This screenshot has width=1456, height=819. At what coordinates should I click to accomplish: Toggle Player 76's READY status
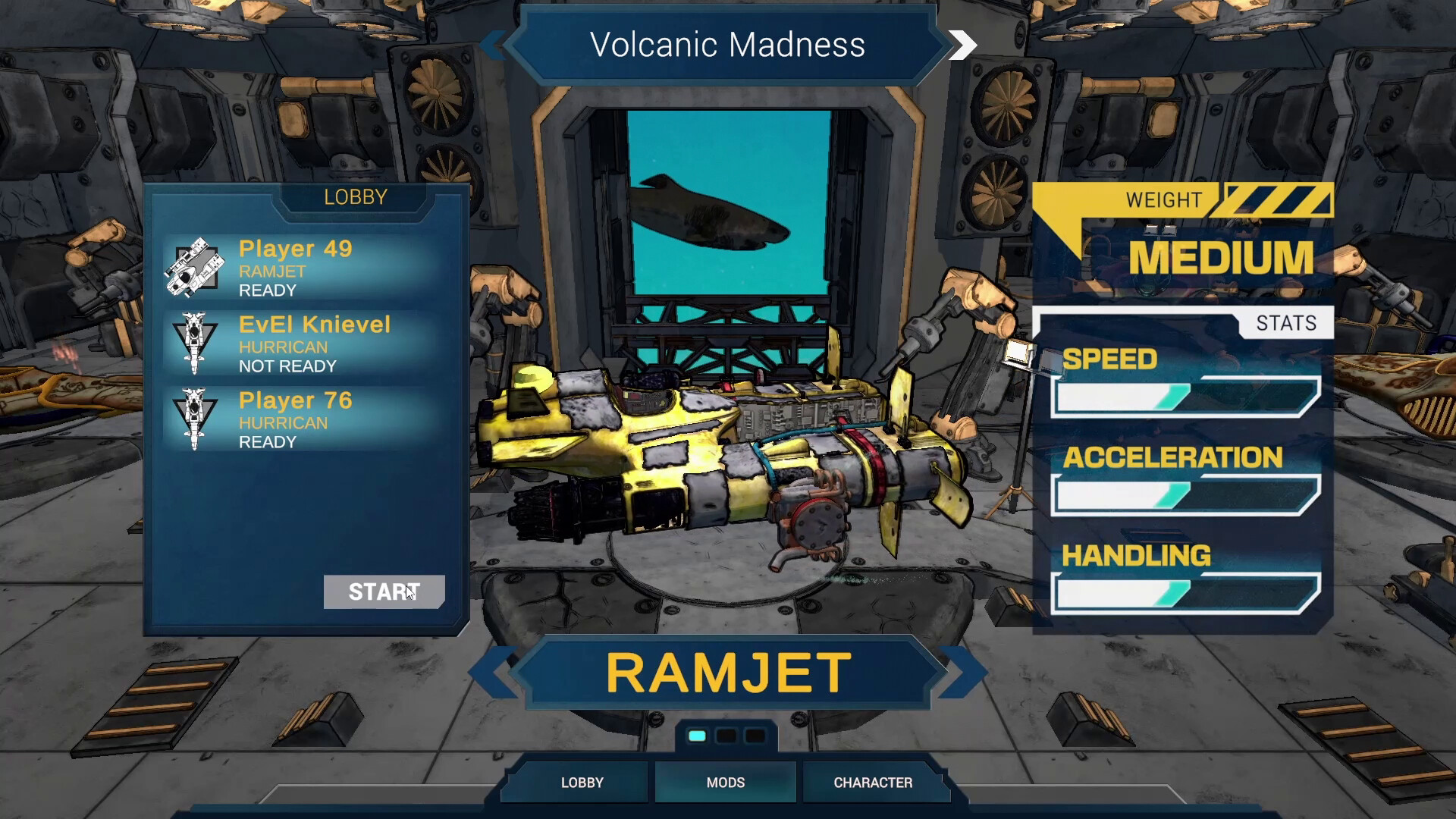pos(265,441)
